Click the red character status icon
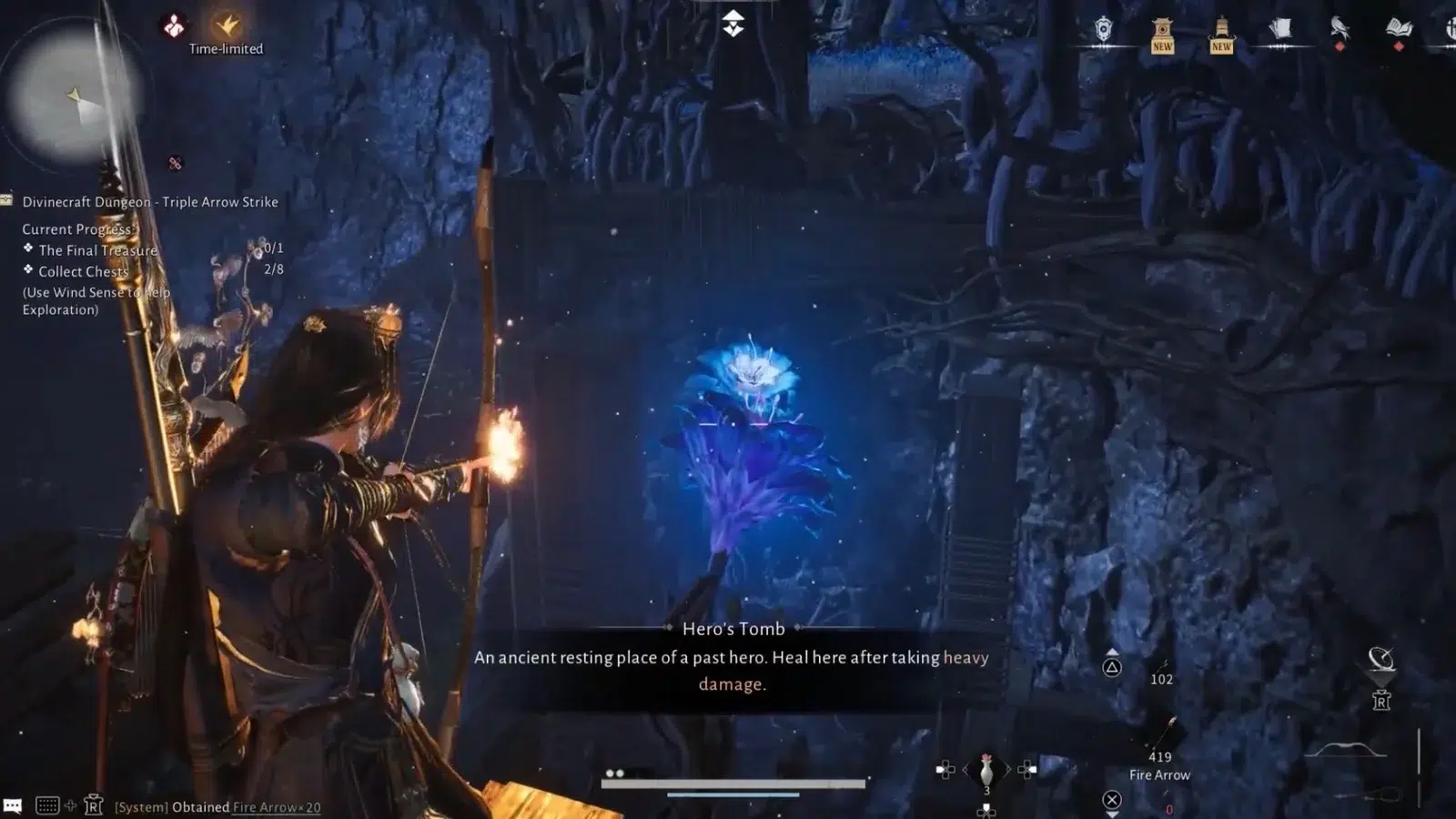1456x819 pixels. click(173, 25)
